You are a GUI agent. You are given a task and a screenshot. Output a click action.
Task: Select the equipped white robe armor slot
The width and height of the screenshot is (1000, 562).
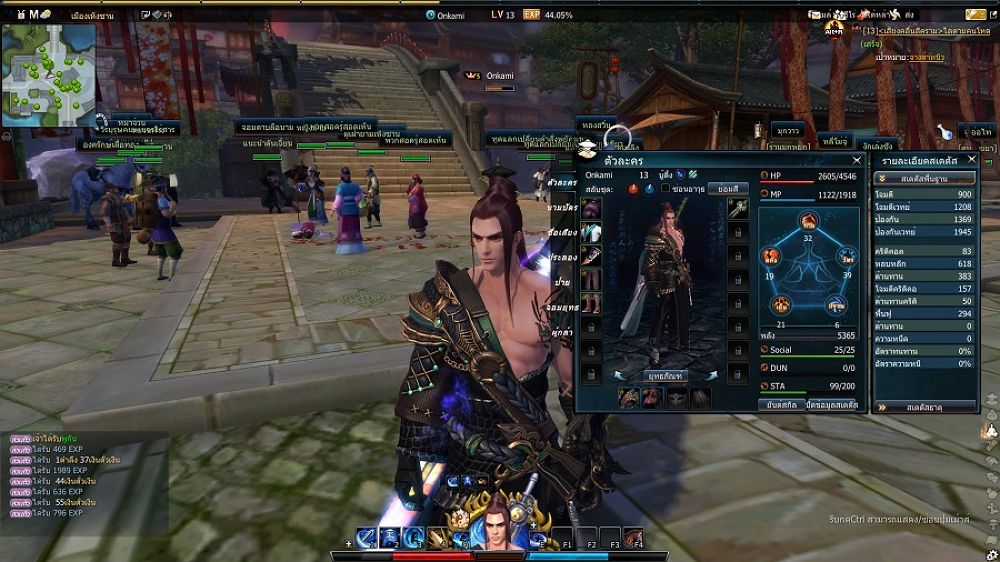(592, 232)
